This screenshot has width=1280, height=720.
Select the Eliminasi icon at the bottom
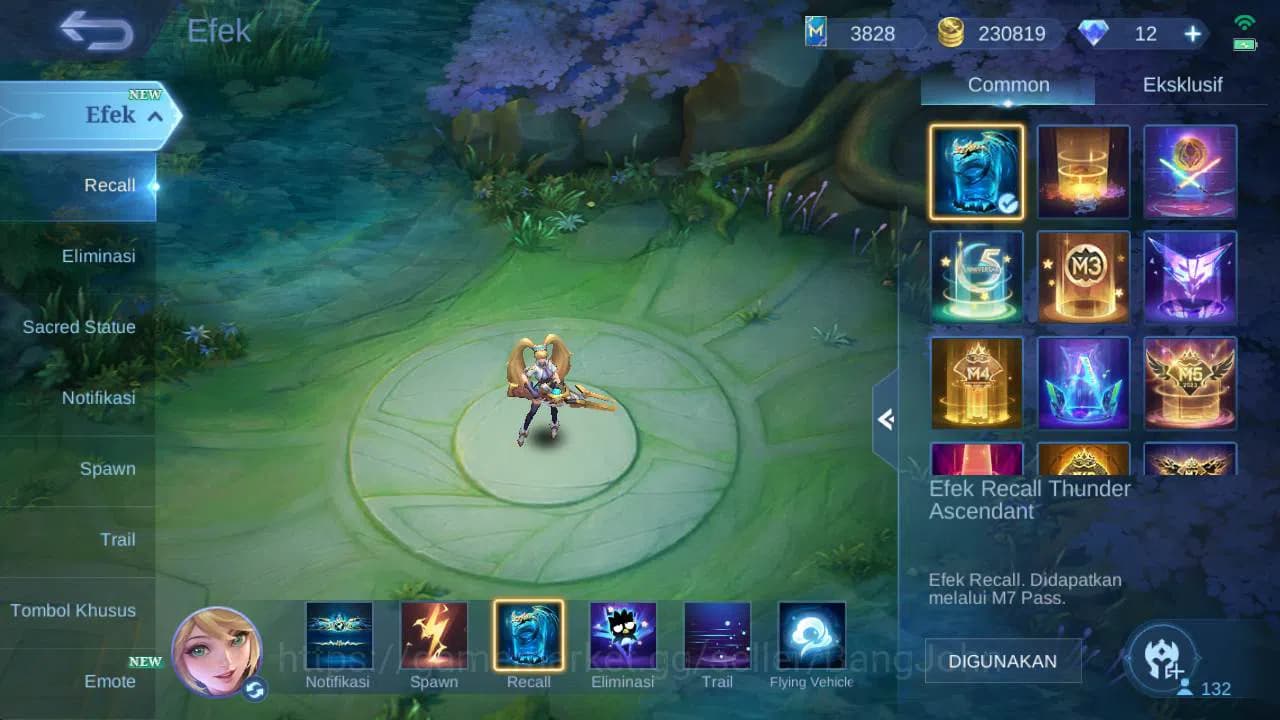(623, 633)
